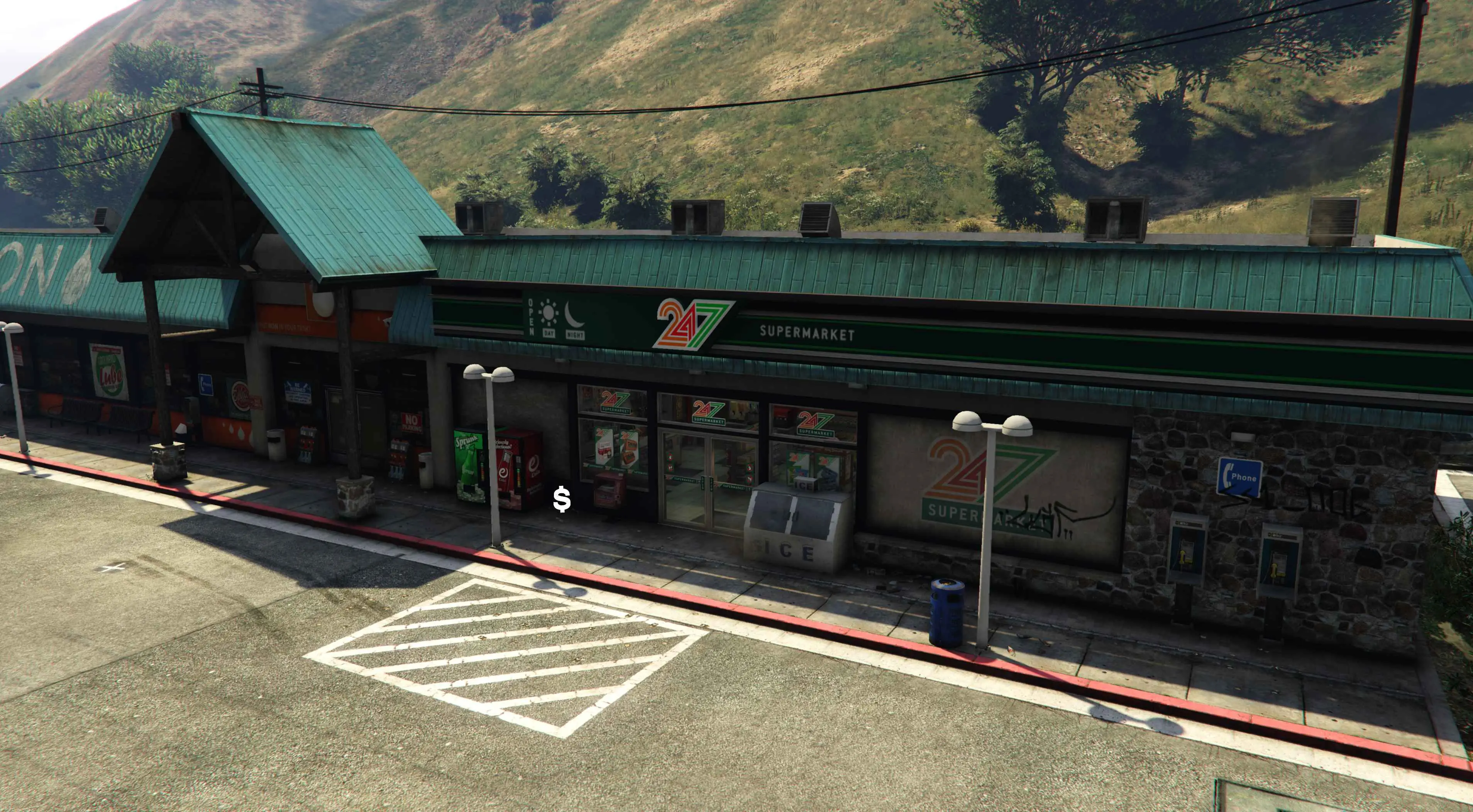Click the white dollar sign marker
The image size is (1473, 812).
click(562, 499)
